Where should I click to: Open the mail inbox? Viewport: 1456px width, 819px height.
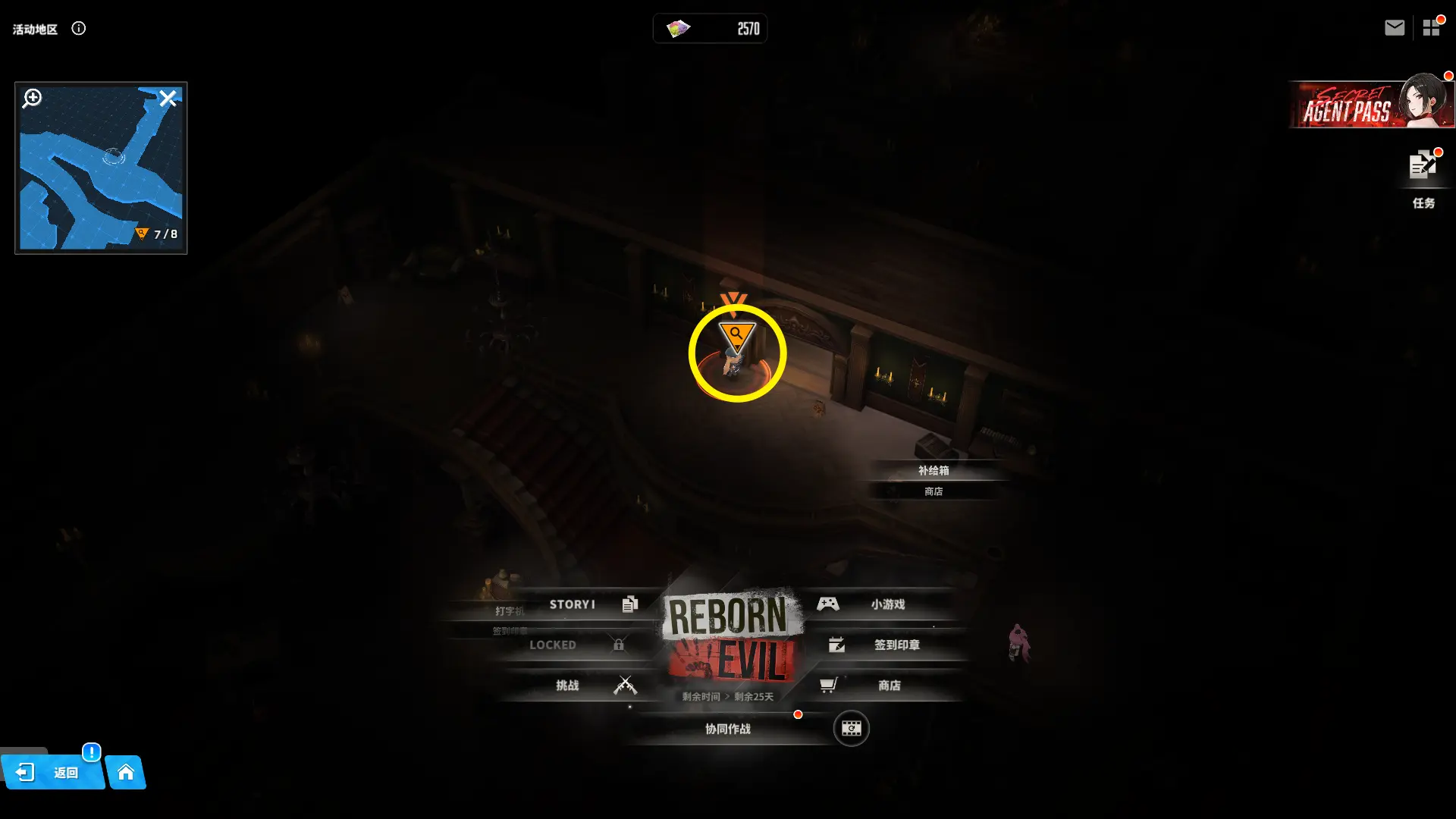[1394, 28]
